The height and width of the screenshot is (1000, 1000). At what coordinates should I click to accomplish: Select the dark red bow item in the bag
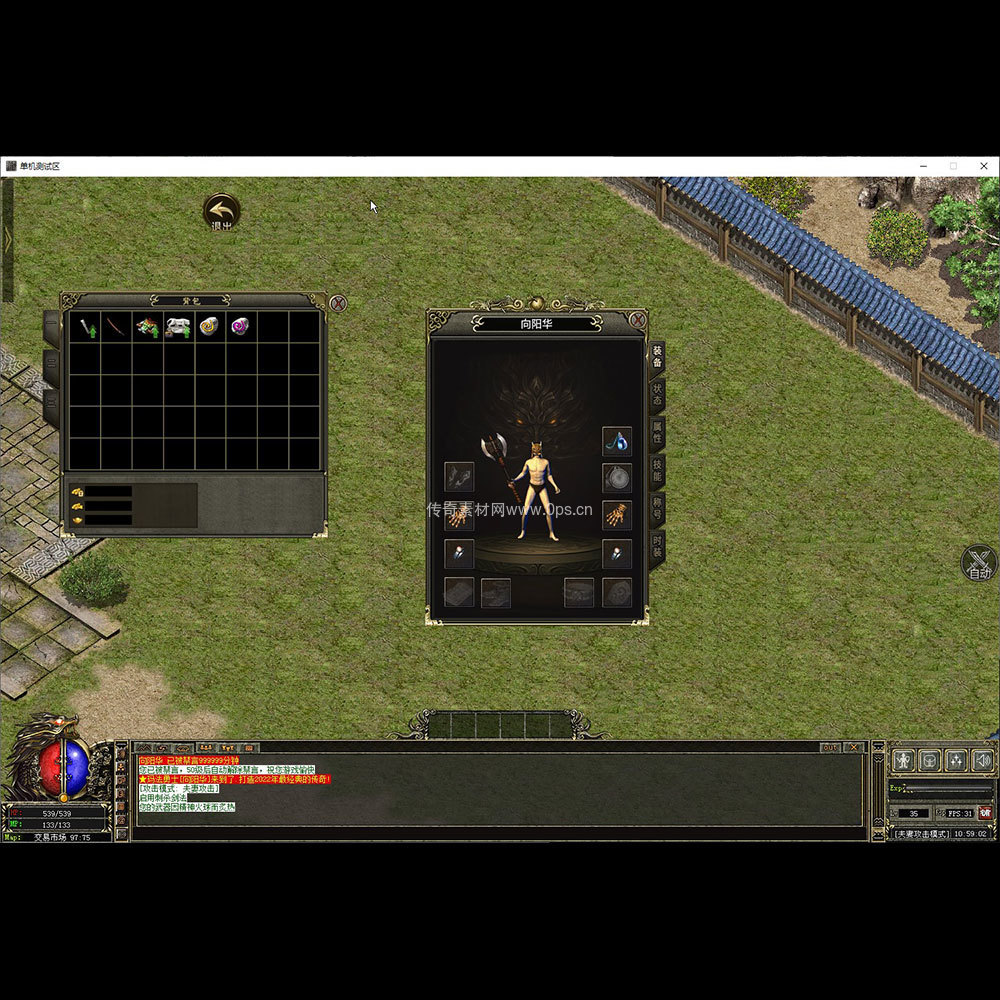(x=117, y=326)
